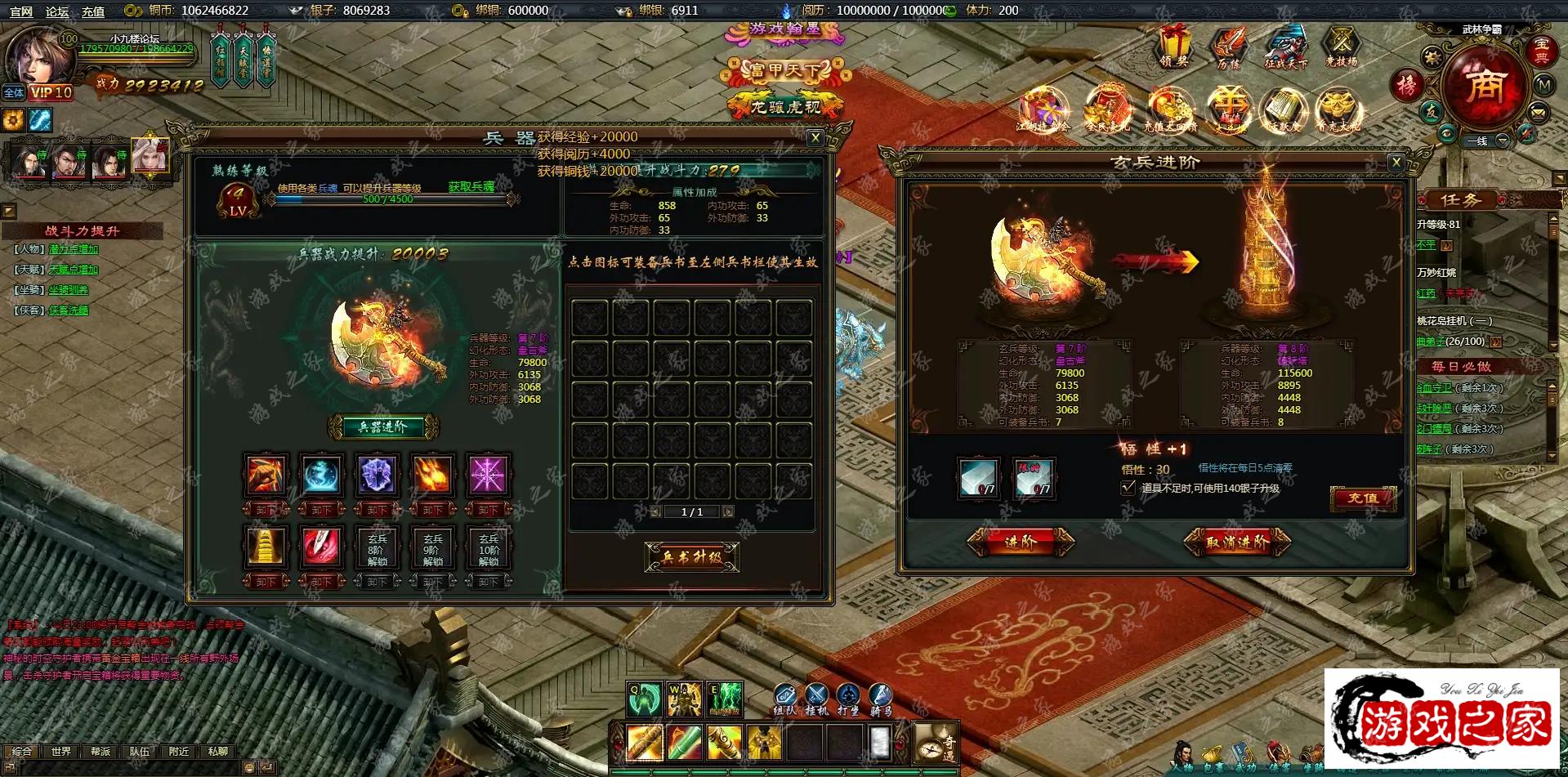1568x777 pixels.
Task: Open the 论坛 forum link
Action: pos(57,11)
